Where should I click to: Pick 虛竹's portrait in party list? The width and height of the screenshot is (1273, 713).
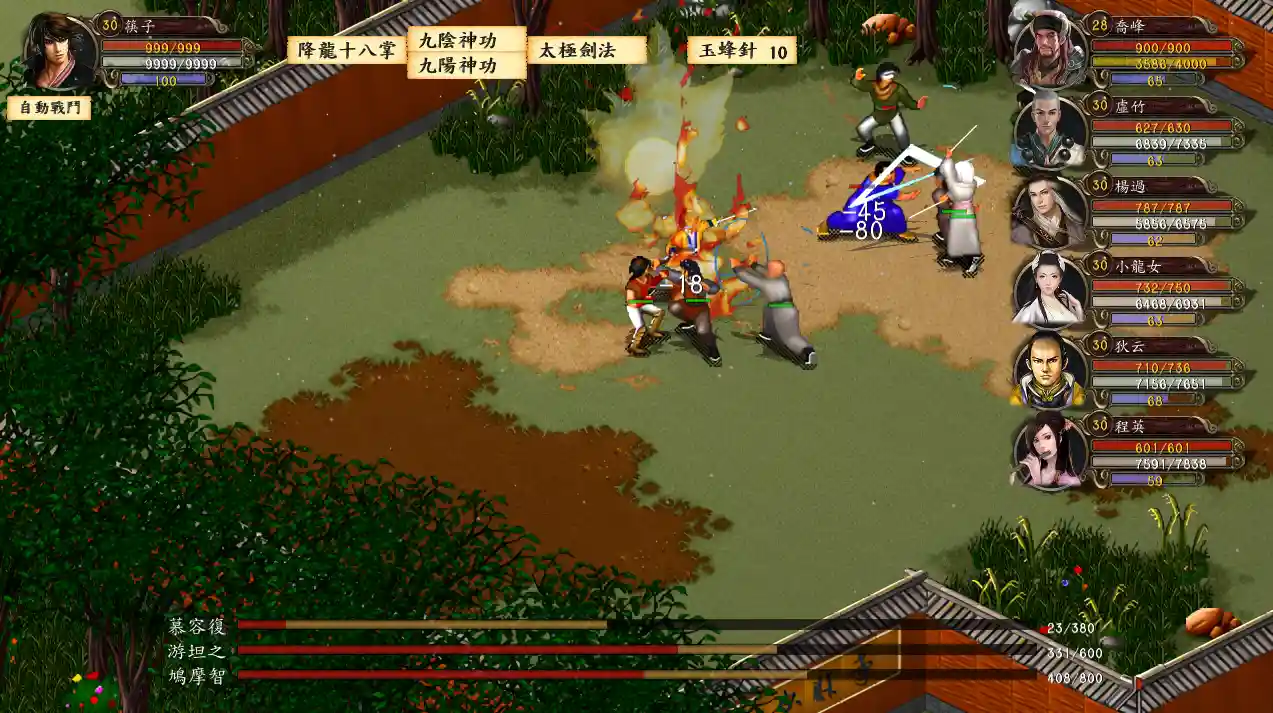pyautogui.click(x=1049, y=130)
